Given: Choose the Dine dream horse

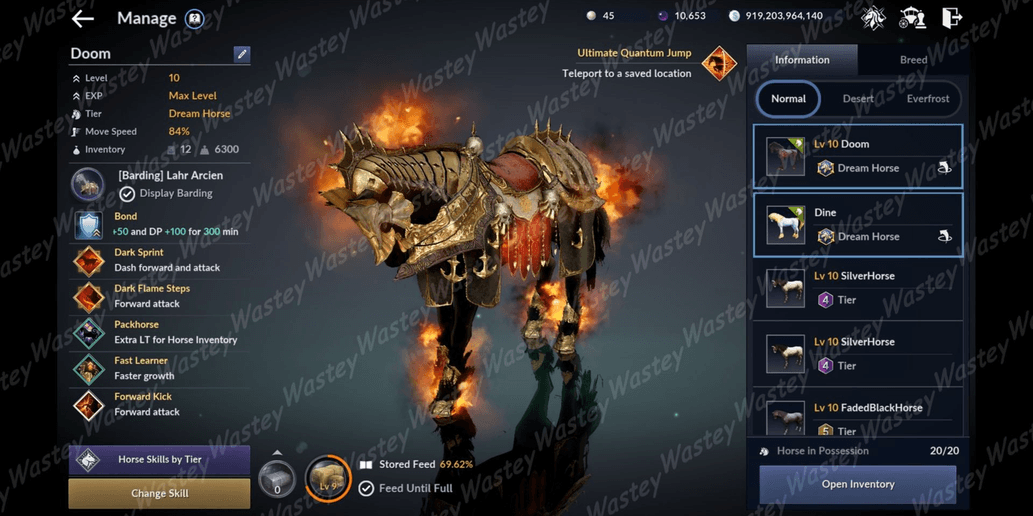Looking at the screenshot, I should [x=858, y=225].
